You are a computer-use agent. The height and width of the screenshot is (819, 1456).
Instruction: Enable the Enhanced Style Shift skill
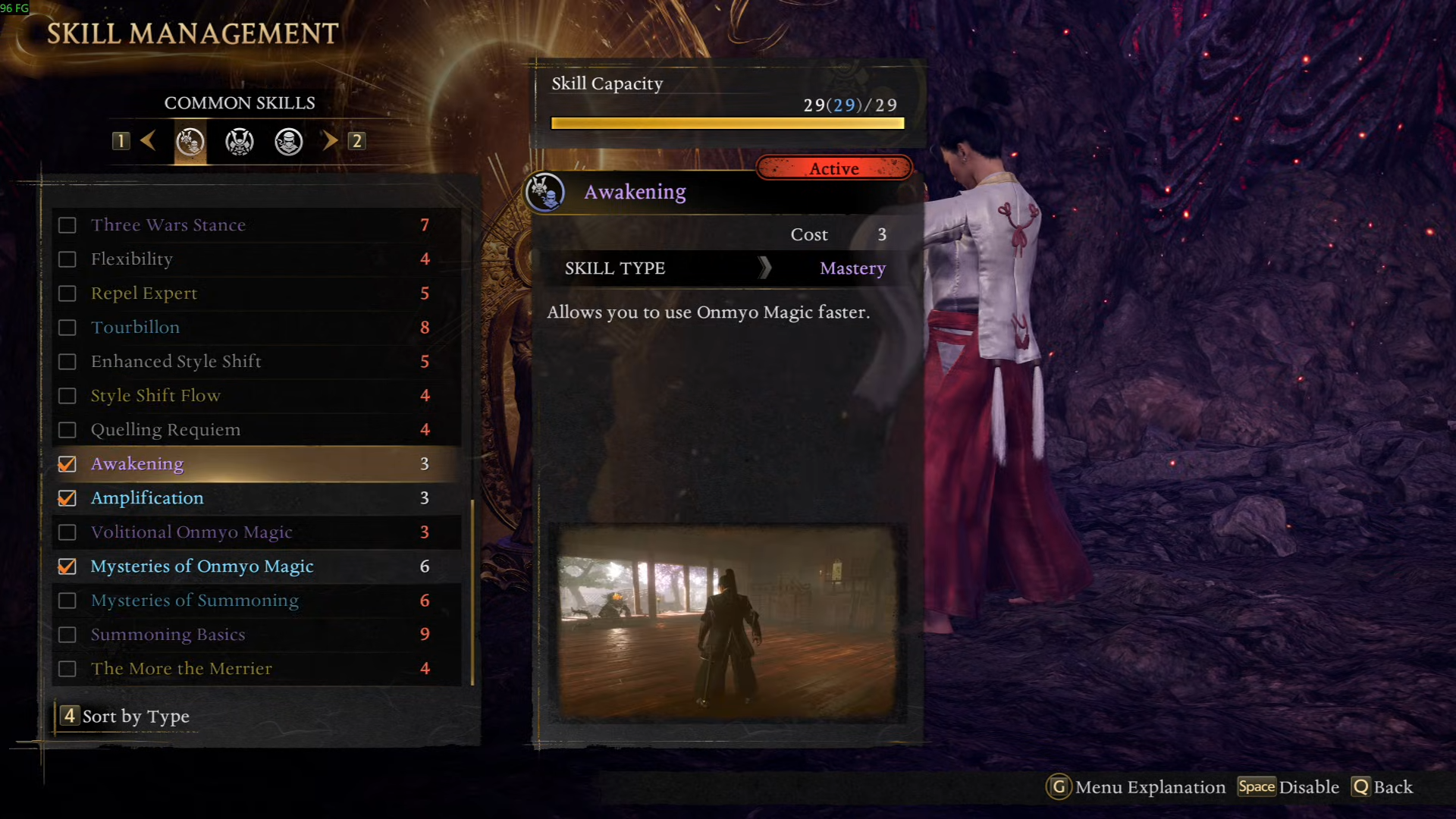click(67, 362)
